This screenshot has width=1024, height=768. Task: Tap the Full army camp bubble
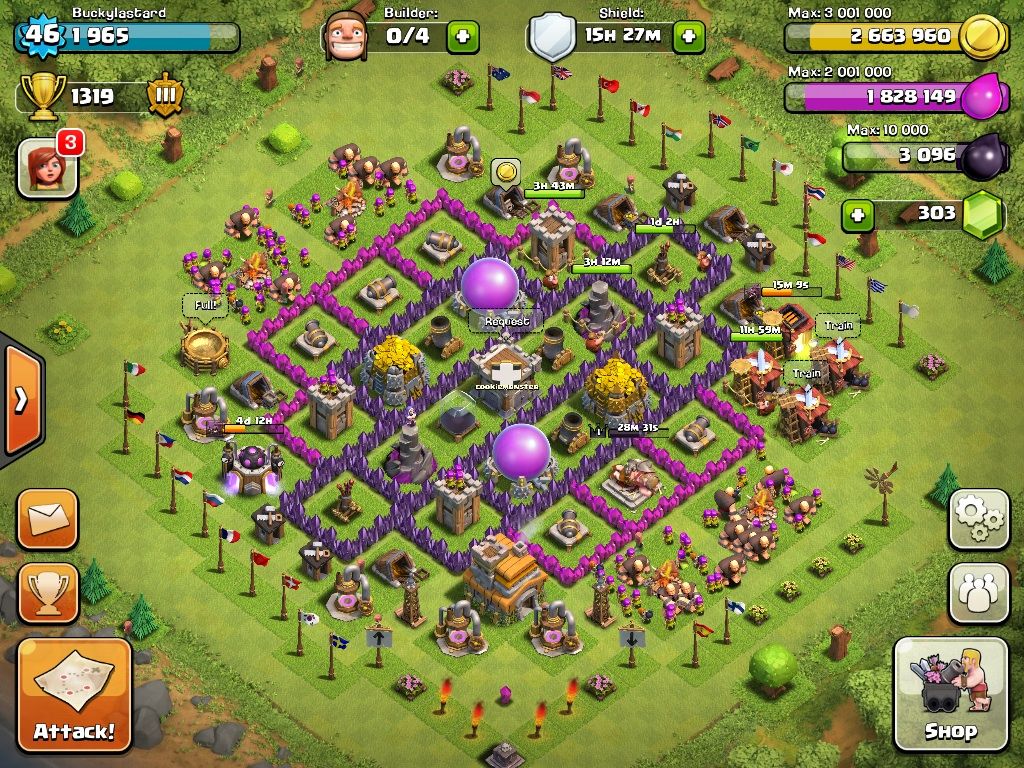[204, 304]
